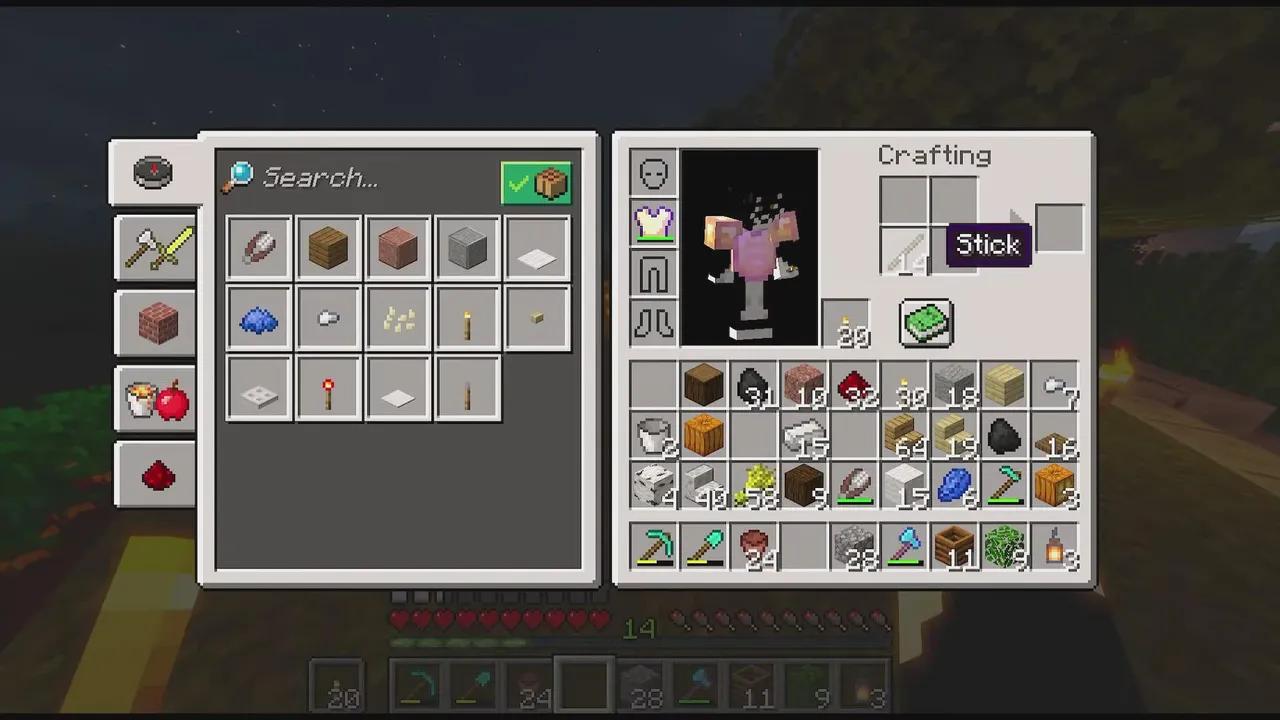The image size is (1280, 720).
Task: Collapse the recipe book with the green book button
Action: click(x=924, y=323)
